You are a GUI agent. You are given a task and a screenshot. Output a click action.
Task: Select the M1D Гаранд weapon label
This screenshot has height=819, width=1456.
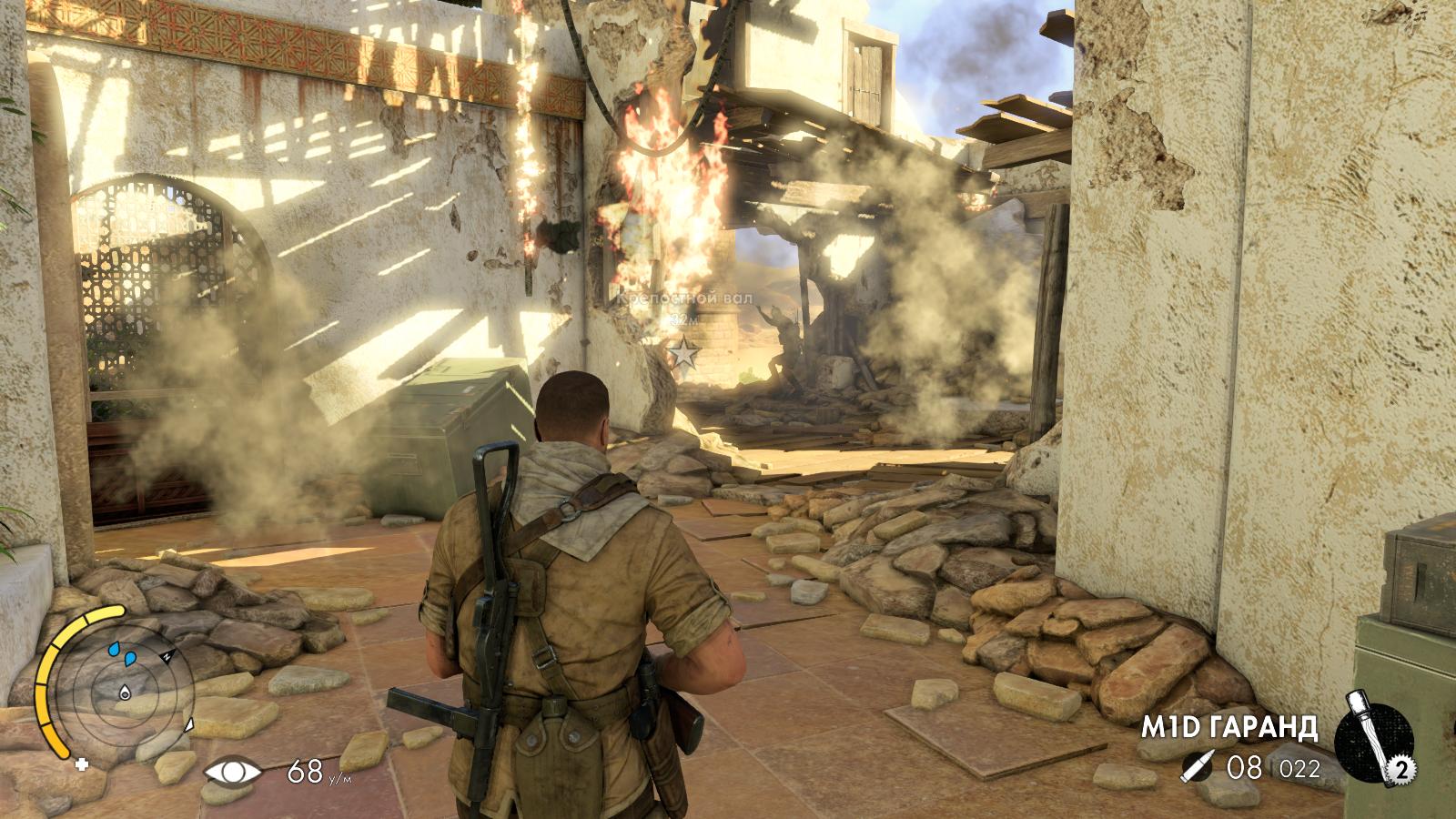(x=1231, y=727)
